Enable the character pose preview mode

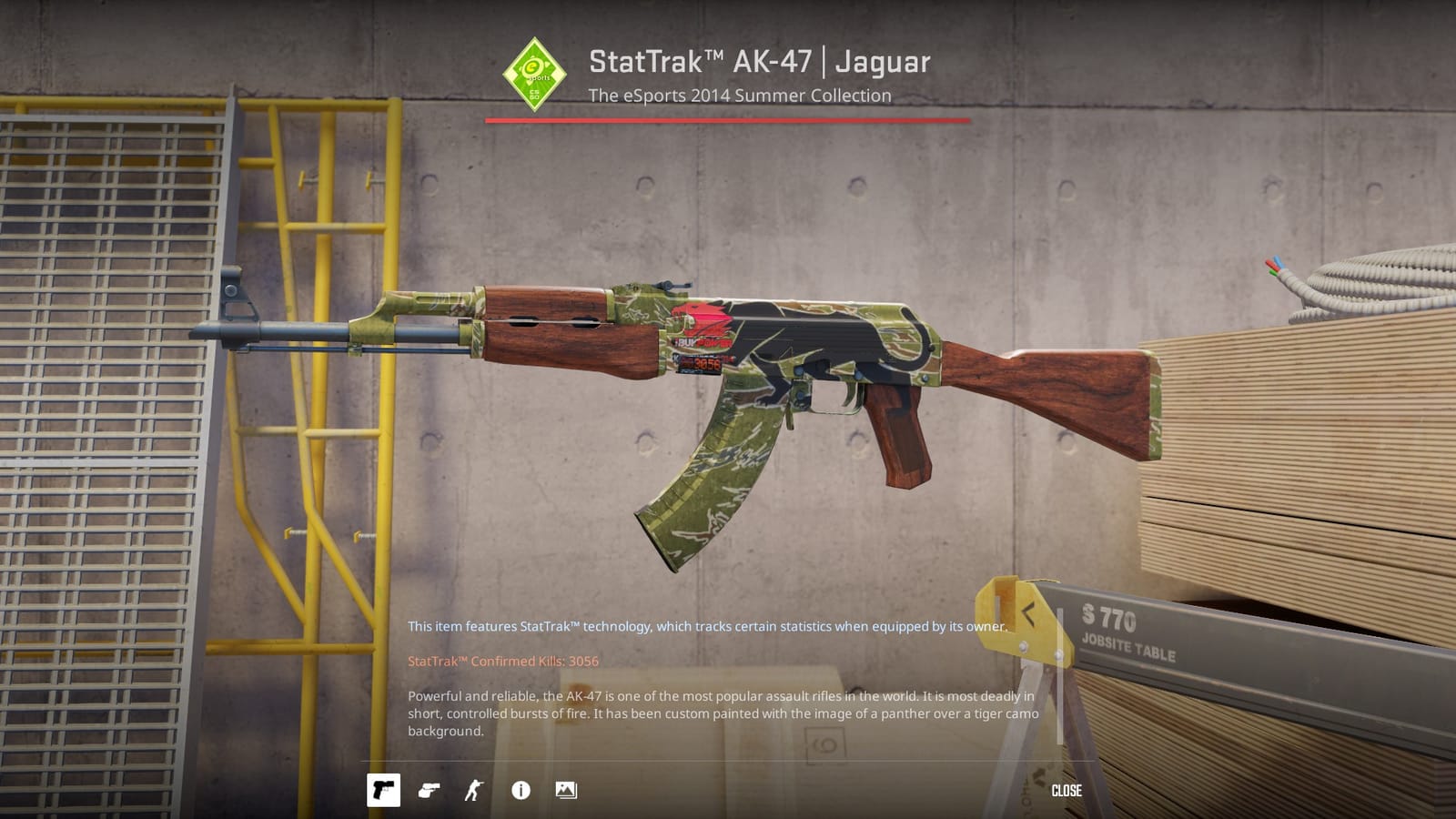click(x=474, y=791)
